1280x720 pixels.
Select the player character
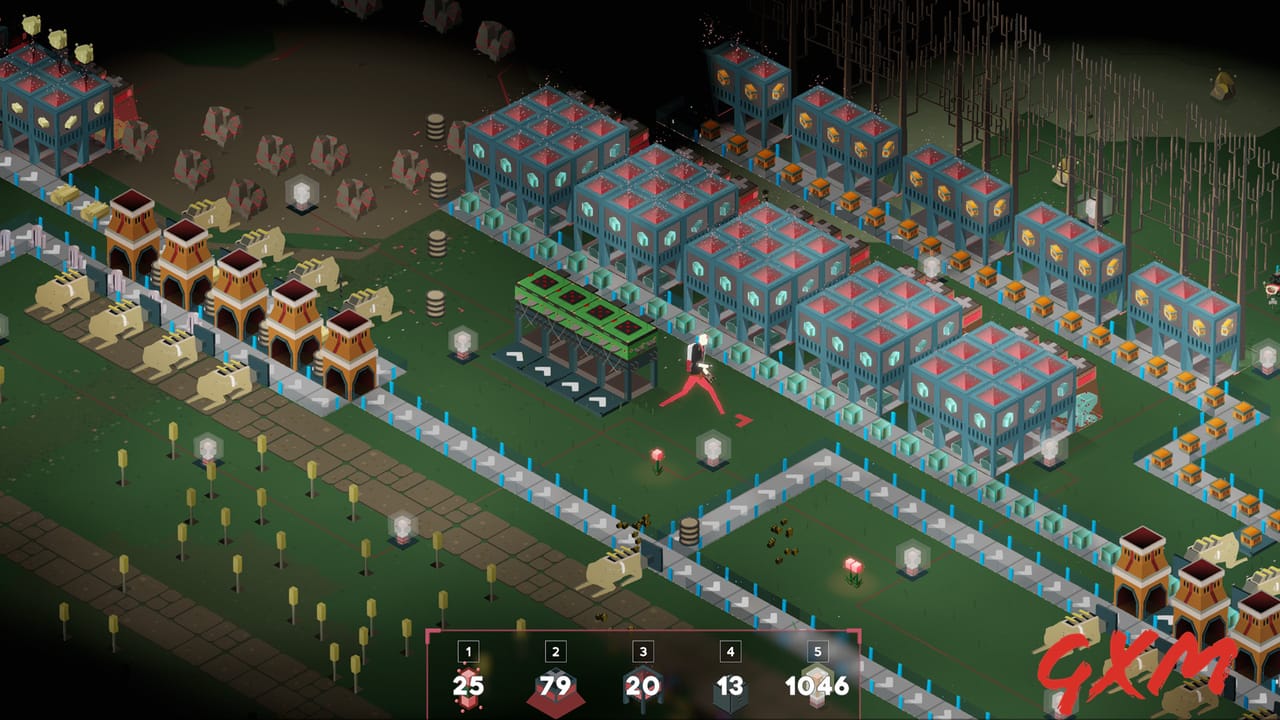pyautogui.click(x=697, y=371)
